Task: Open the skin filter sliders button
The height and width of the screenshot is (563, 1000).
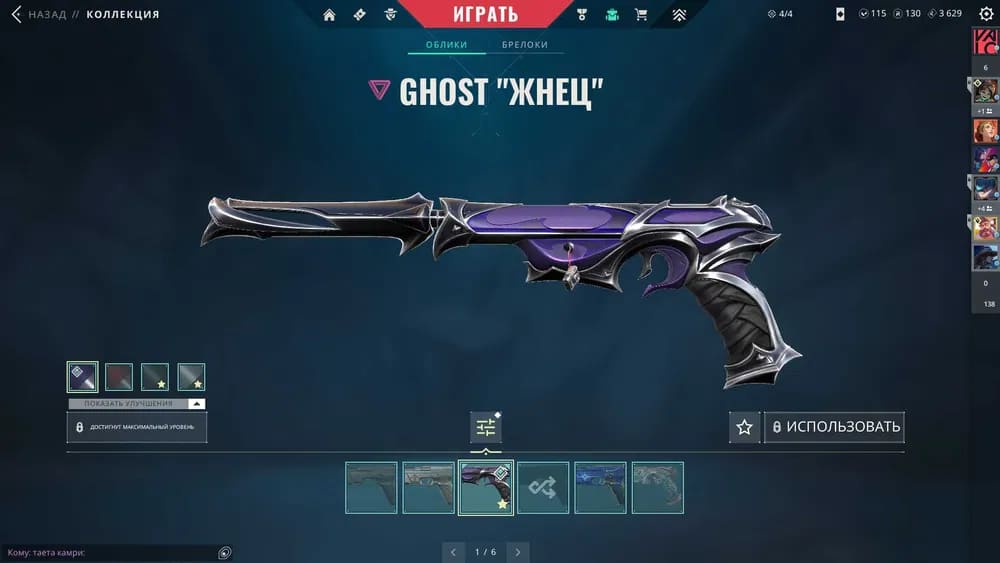Action: 486,427
